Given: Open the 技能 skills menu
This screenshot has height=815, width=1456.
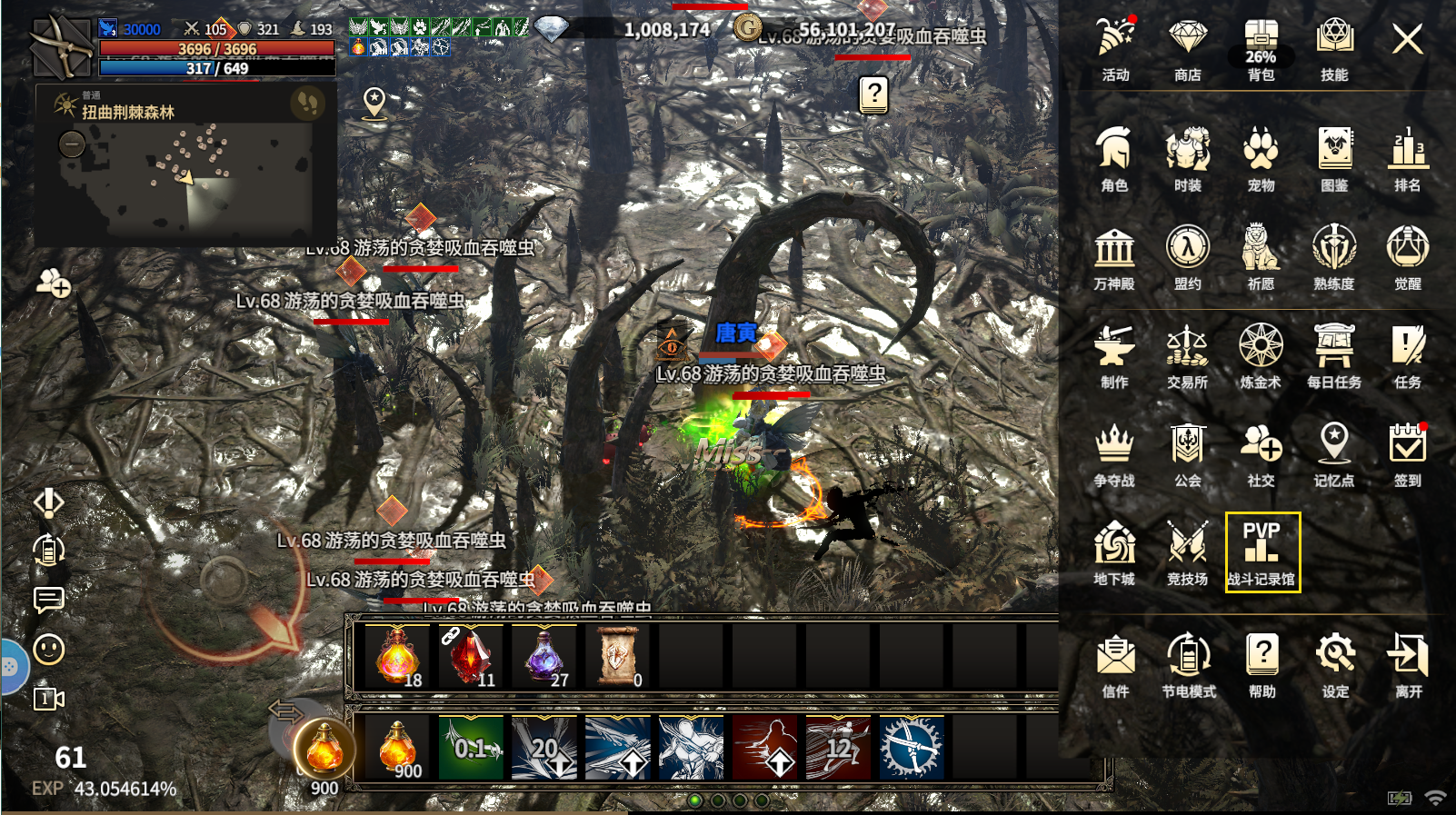Looking at the screenshot, I should click(x=1334, y=50).
